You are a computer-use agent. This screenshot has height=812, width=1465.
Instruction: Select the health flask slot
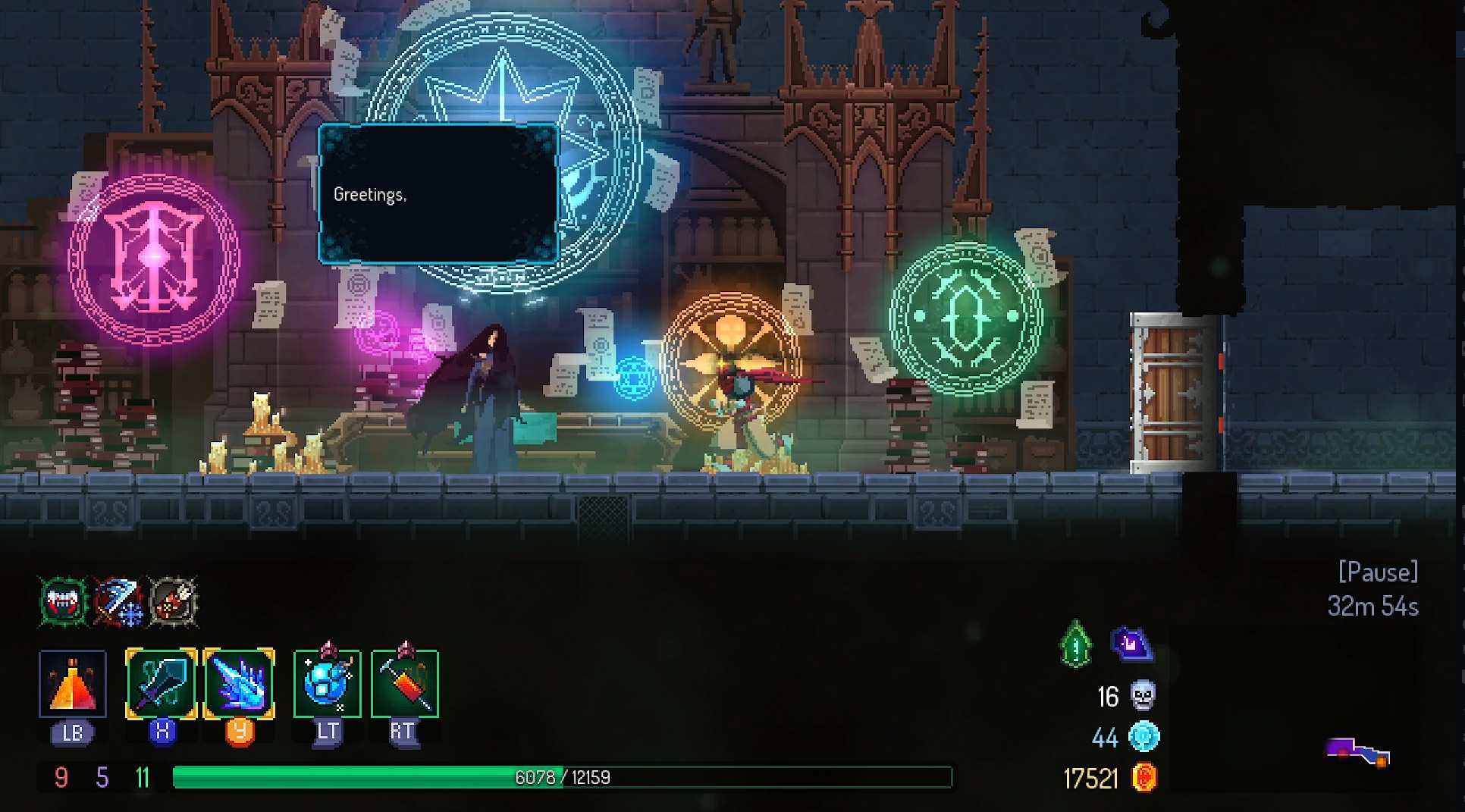click(x=73, y=684)
